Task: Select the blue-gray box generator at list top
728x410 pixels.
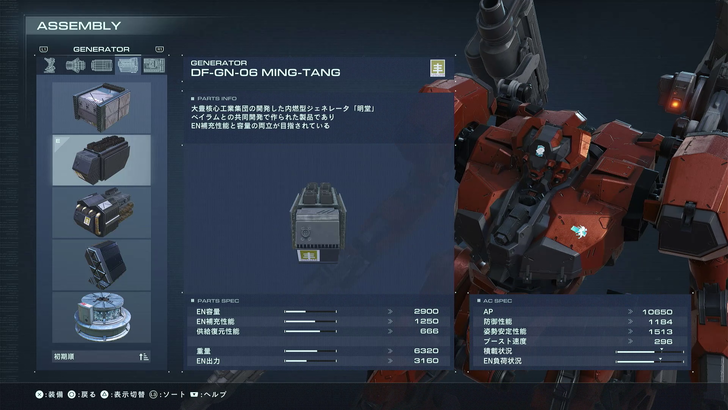Action: [x=101, y=107]
